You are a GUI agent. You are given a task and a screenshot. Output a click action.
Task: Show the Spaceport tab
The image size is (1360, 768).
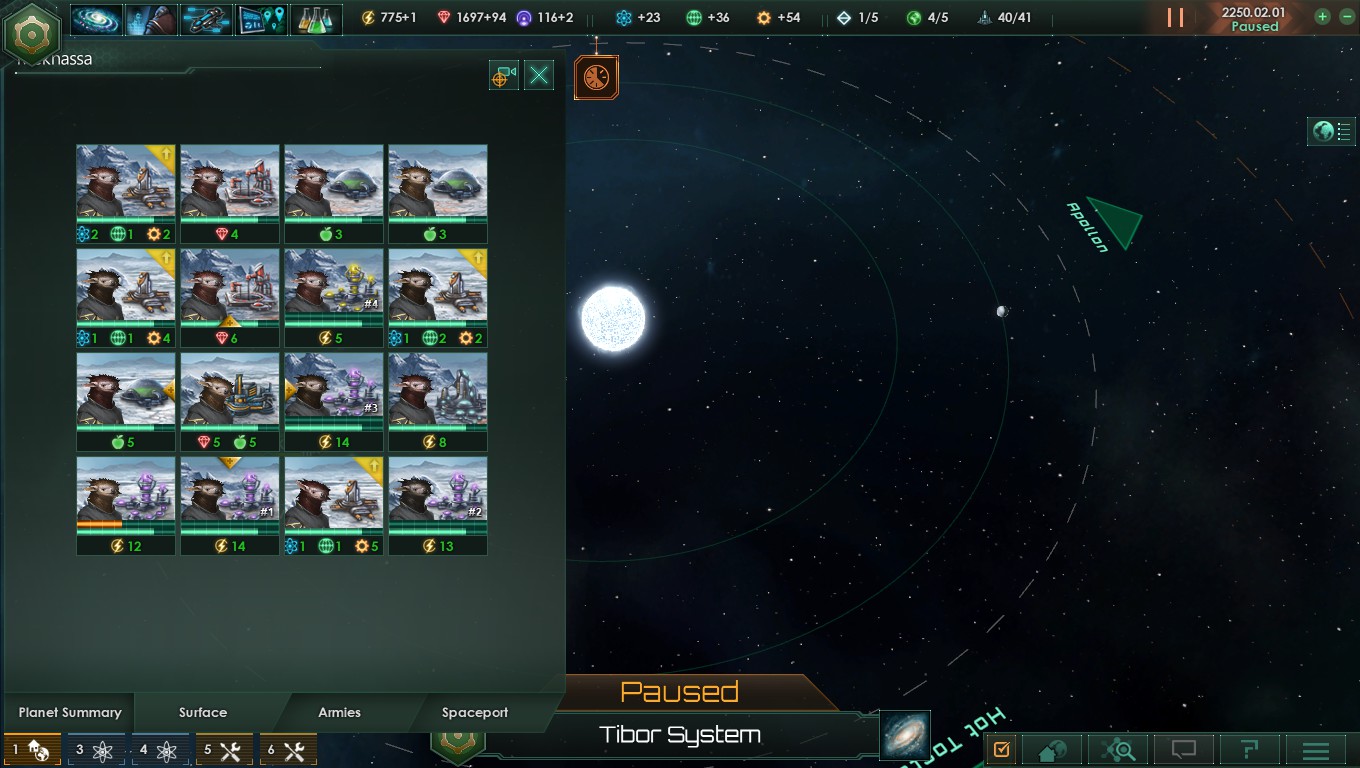(475, 712)
